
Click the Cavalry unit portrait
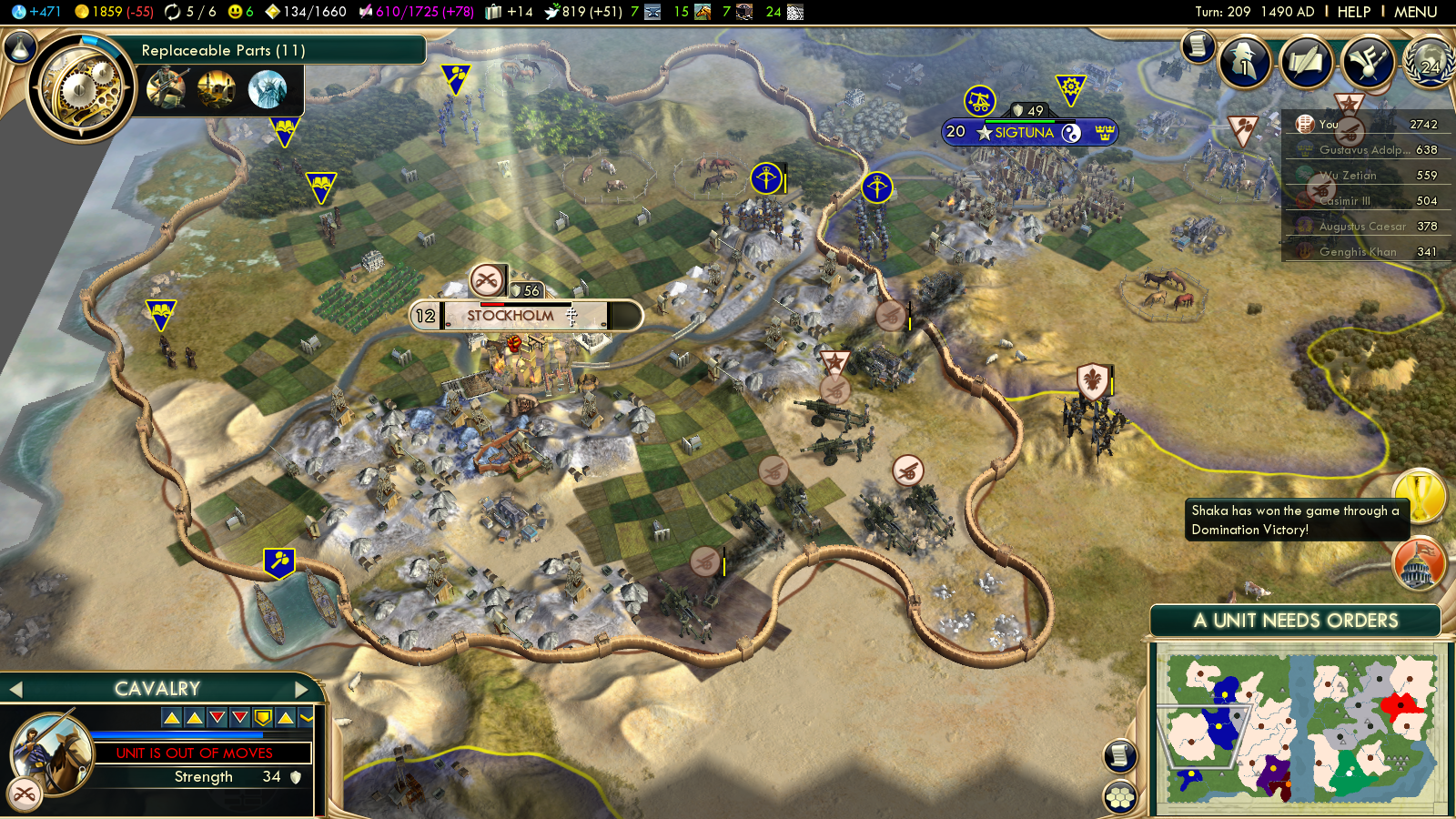point(52,753)
